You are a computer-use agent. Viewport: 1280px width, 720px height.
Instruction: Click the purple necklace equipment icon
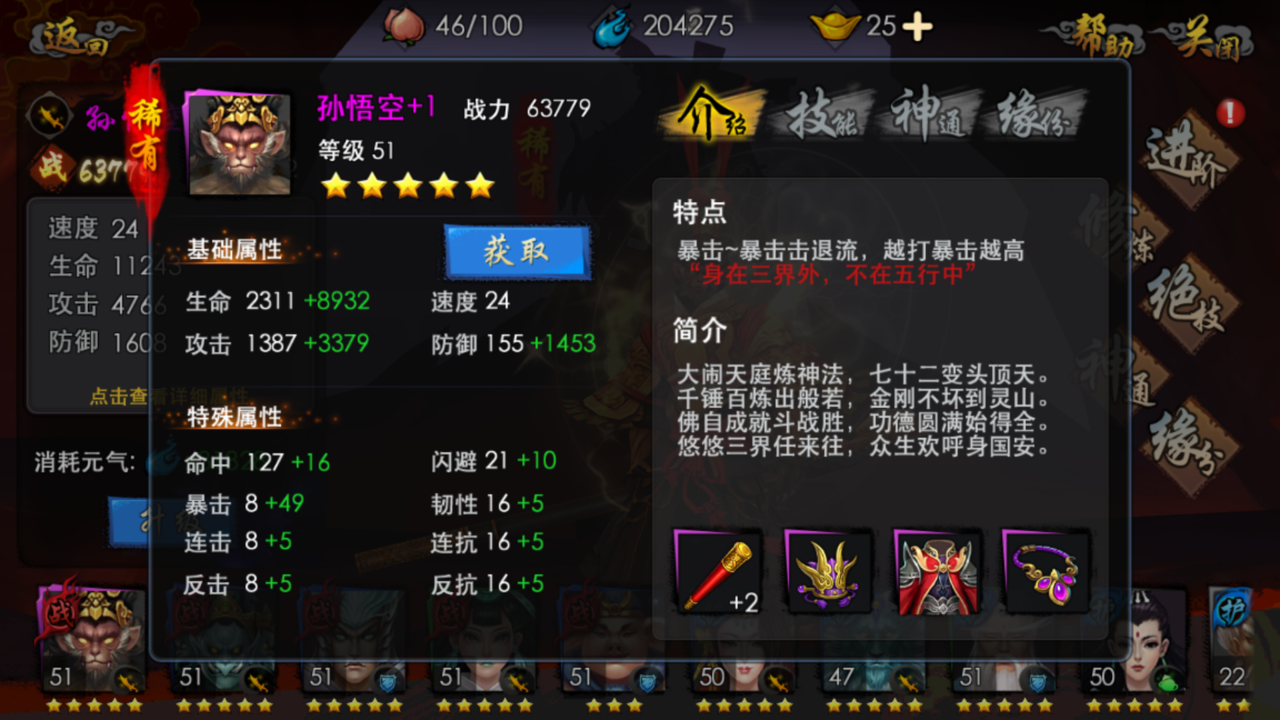click(x=1045, y=572)
